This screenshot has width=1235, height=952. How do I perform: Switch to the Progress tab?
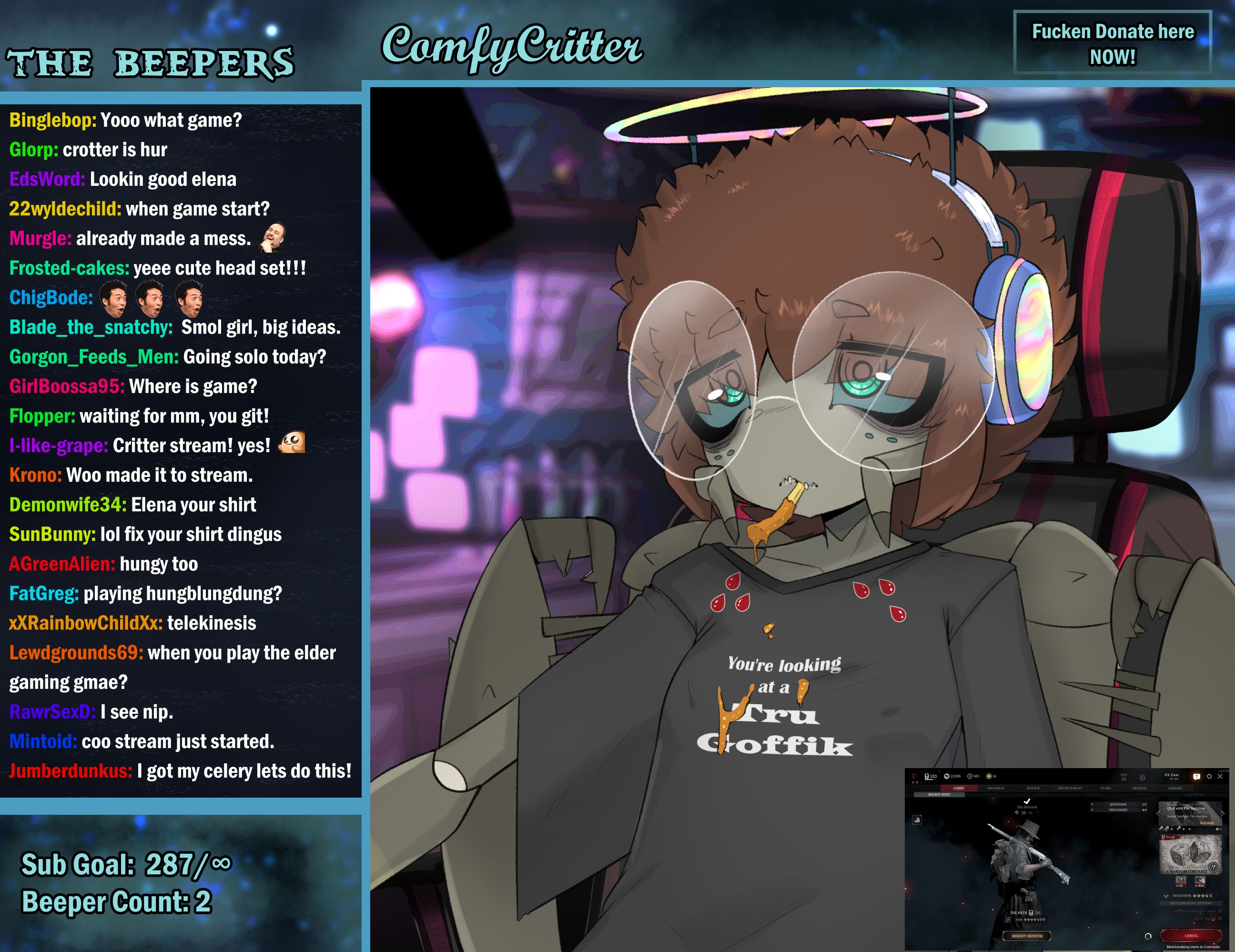click(x=995, y=788)
